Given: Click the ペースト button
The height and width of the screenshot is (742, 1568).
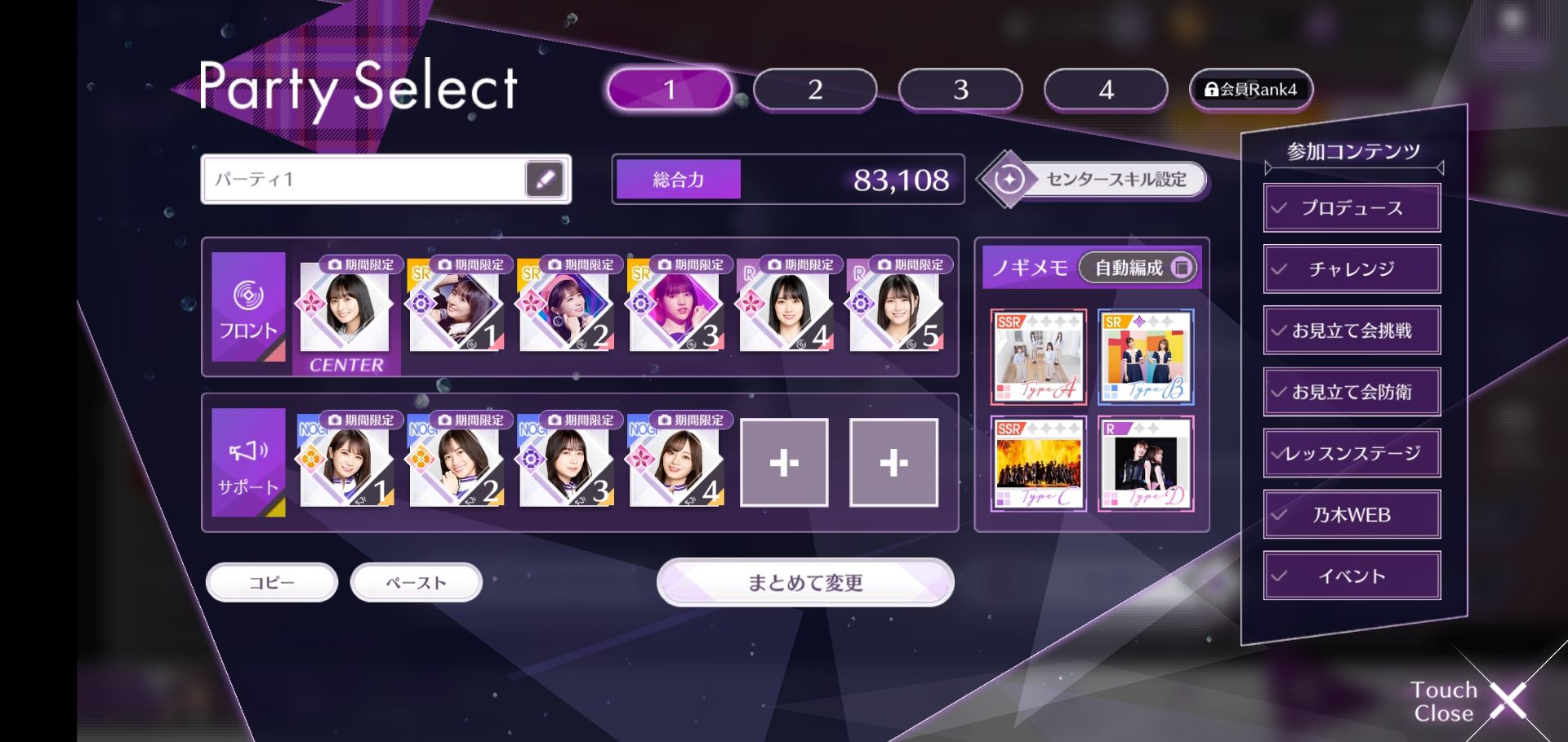Looking at the screenshot, I should point(416,582).
